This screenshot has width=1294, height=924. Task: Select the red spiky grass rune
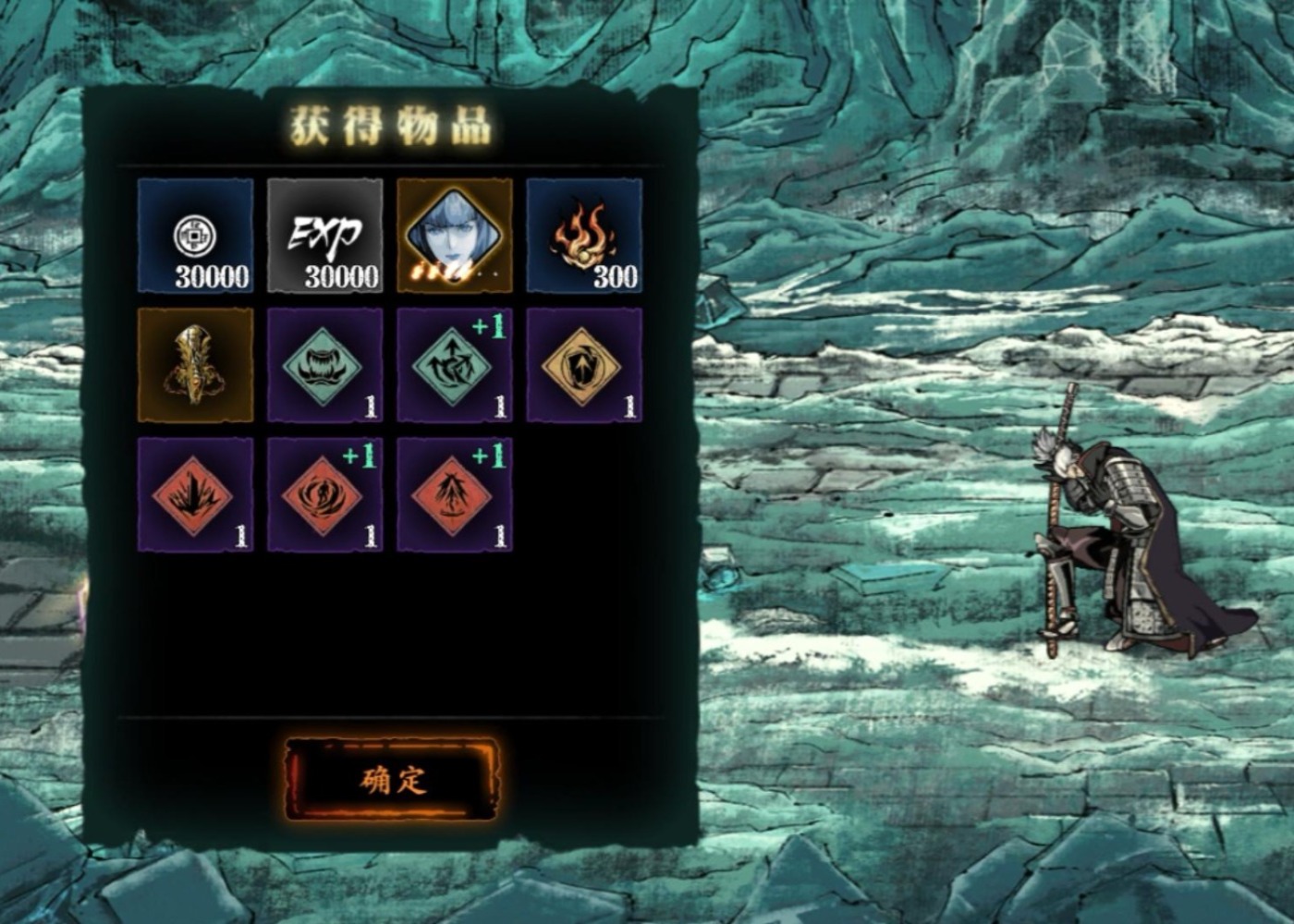tap(195, 495)
